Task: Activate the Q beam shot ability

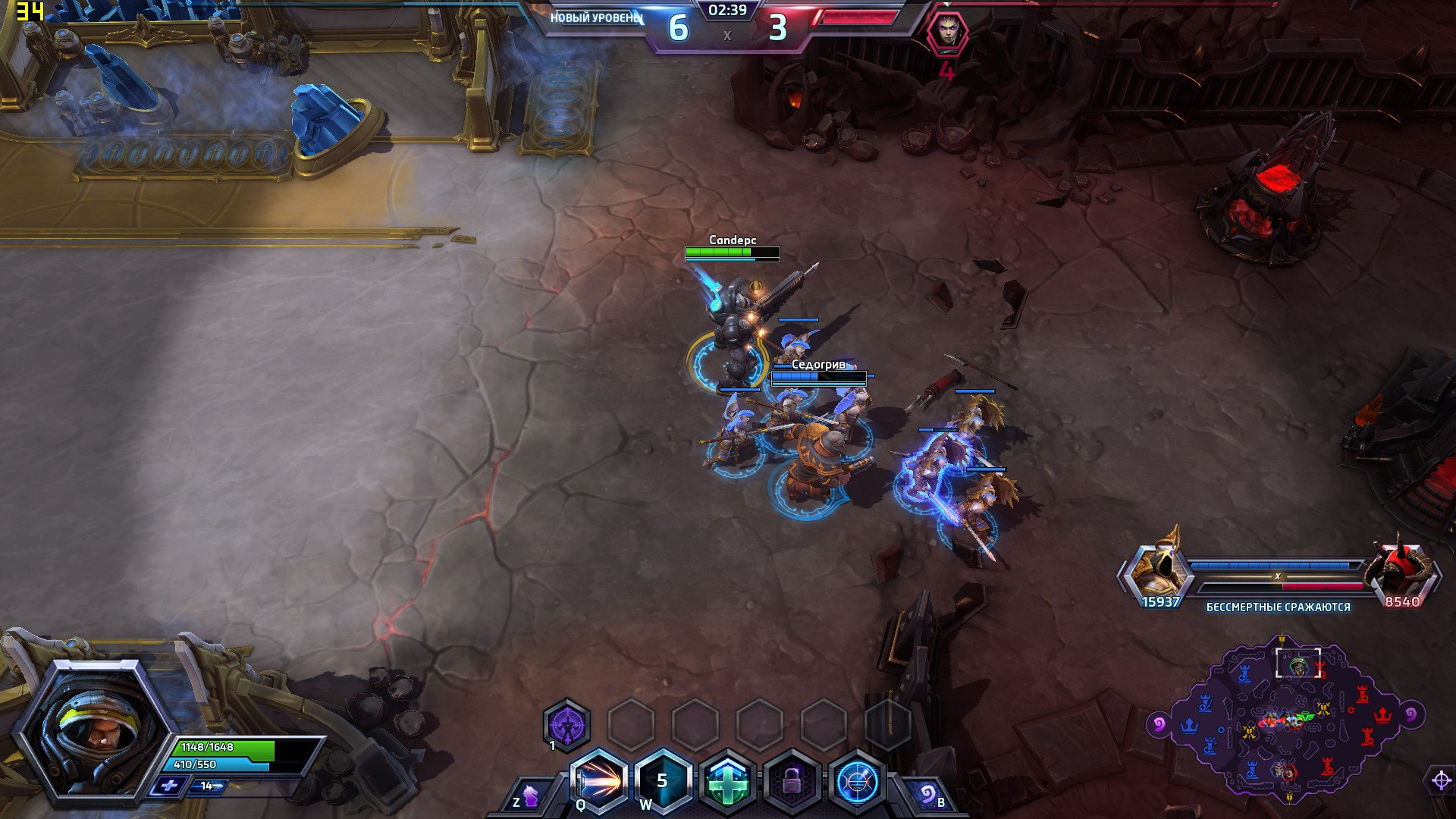Action: pos(599,781)
